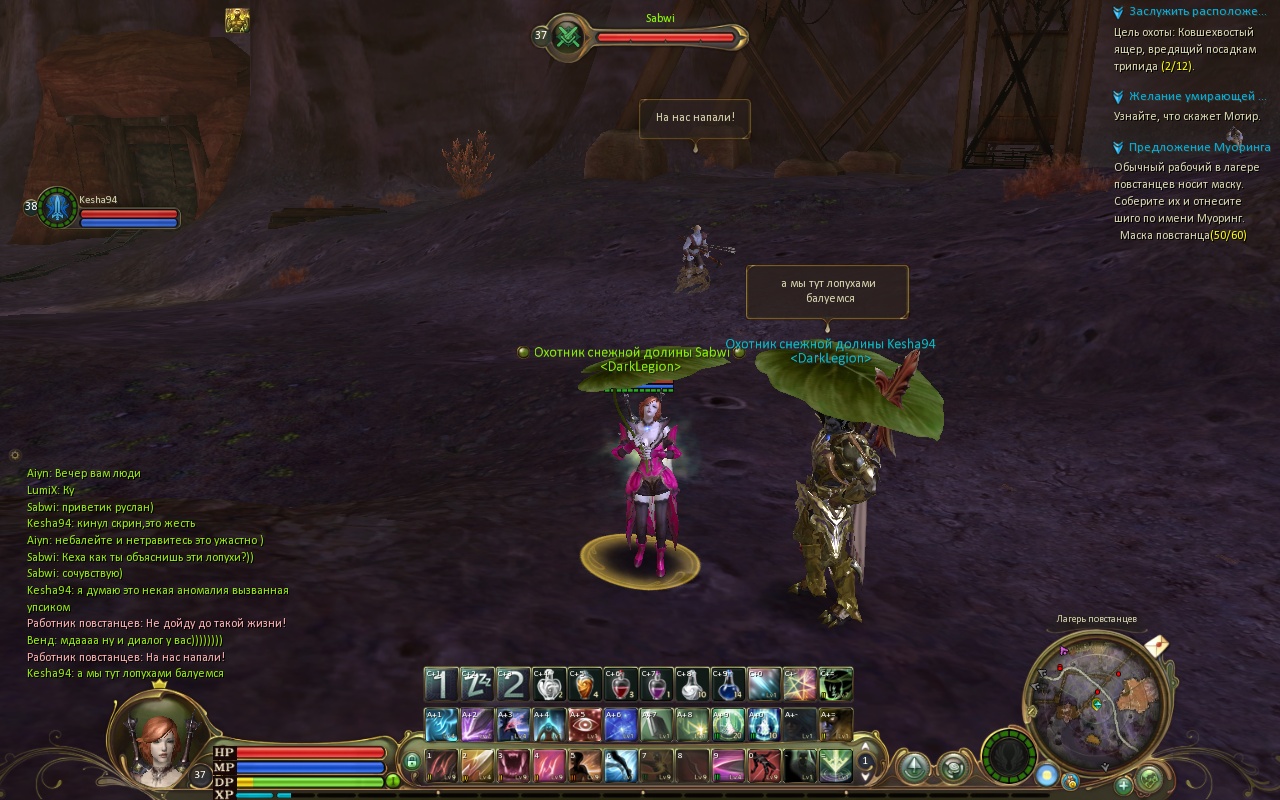Use the blue mana potion slot
Screen dimensions: 1280x800
click(726, 685)
